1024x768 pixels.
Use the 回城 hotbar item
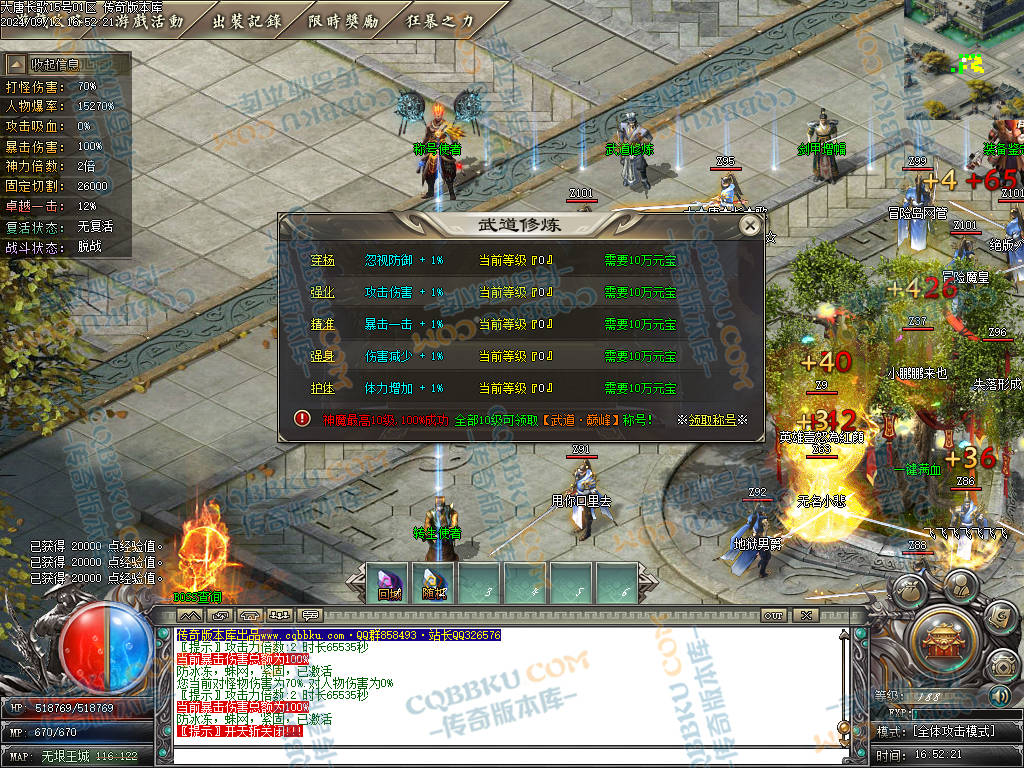coord(389,583)
